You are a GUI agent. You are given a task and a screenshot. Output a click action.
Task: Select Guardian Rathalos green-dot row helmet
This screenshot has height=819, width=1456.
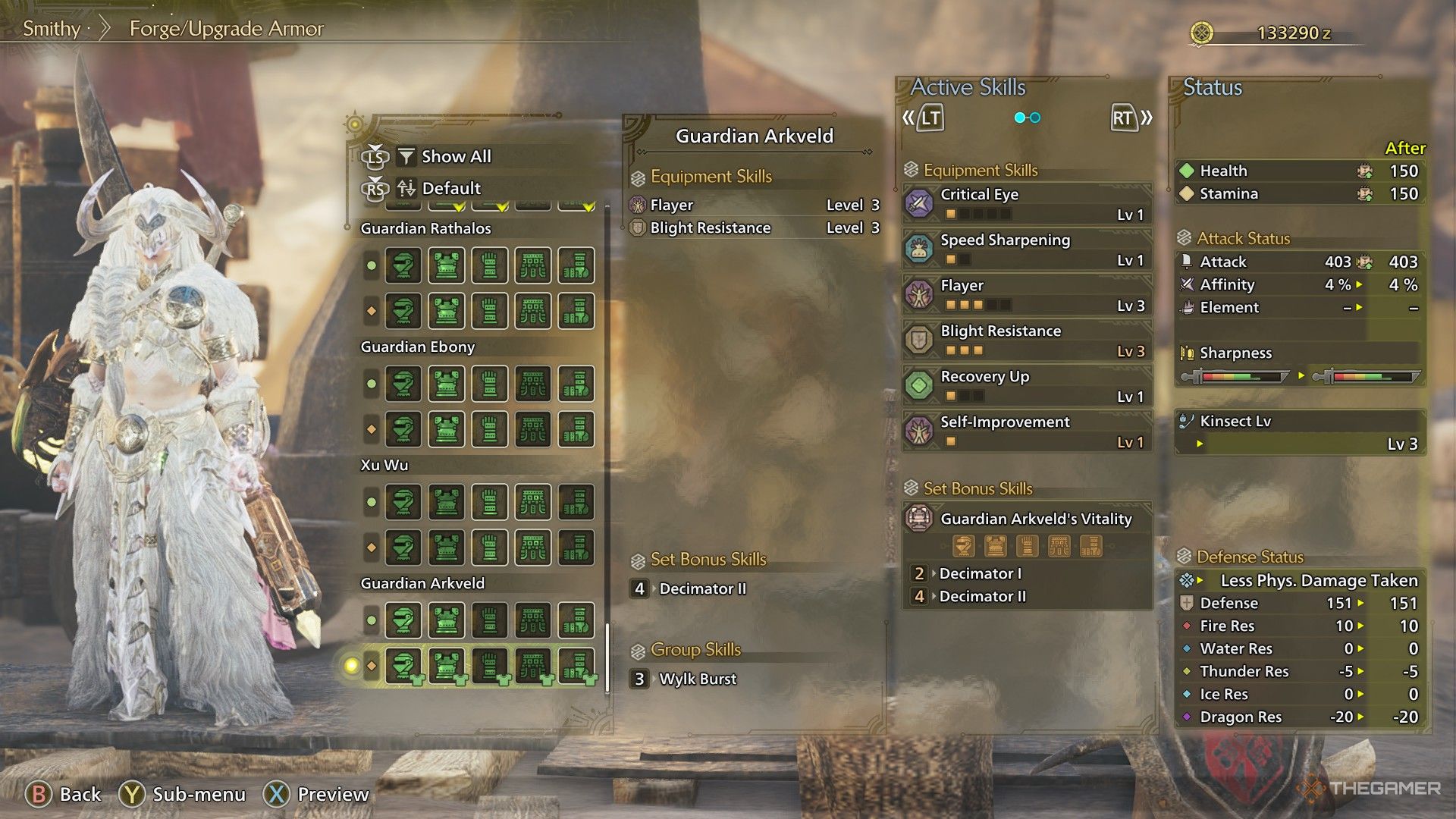tap(403, 266)
